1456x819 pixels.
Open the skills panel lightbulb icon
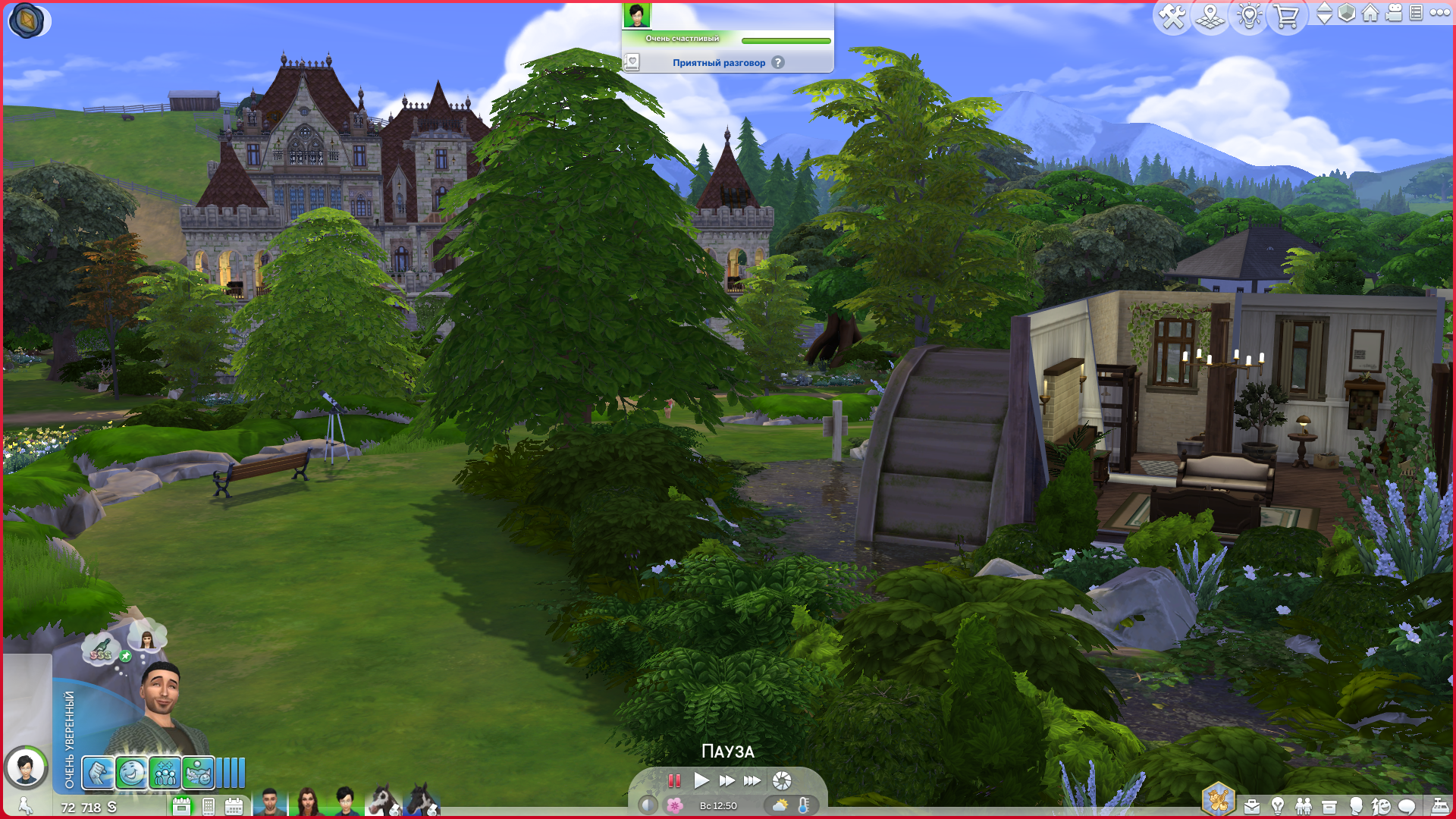1277,805
